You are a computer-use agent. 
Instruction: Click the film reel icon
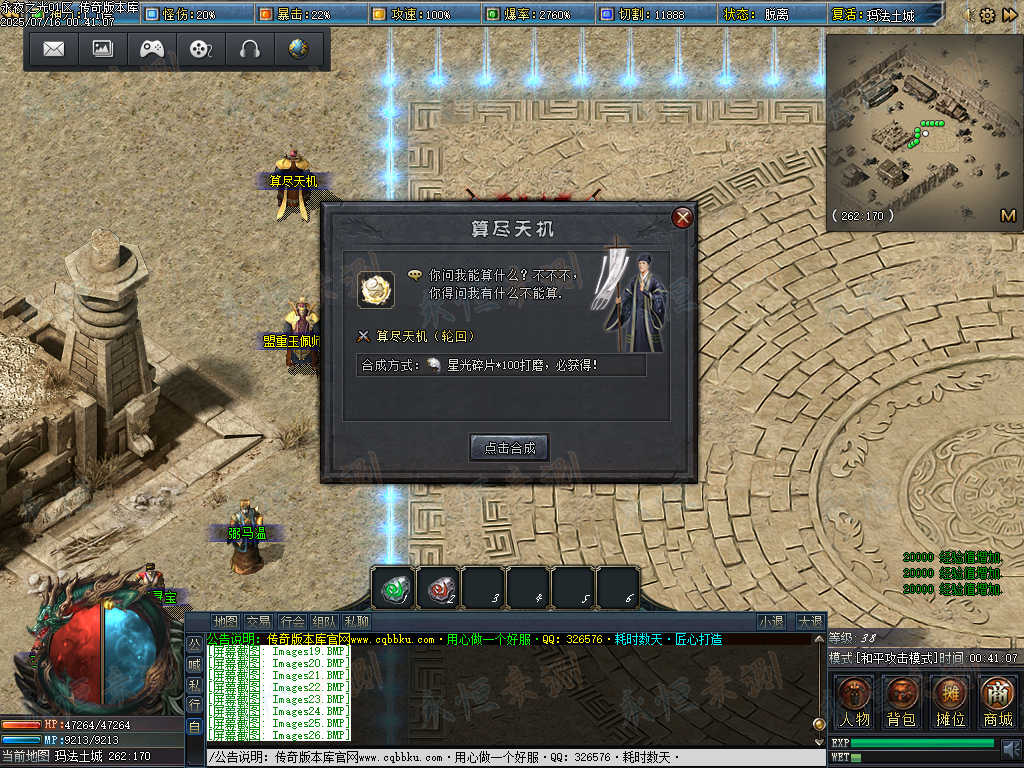click(x=201, y=49)
